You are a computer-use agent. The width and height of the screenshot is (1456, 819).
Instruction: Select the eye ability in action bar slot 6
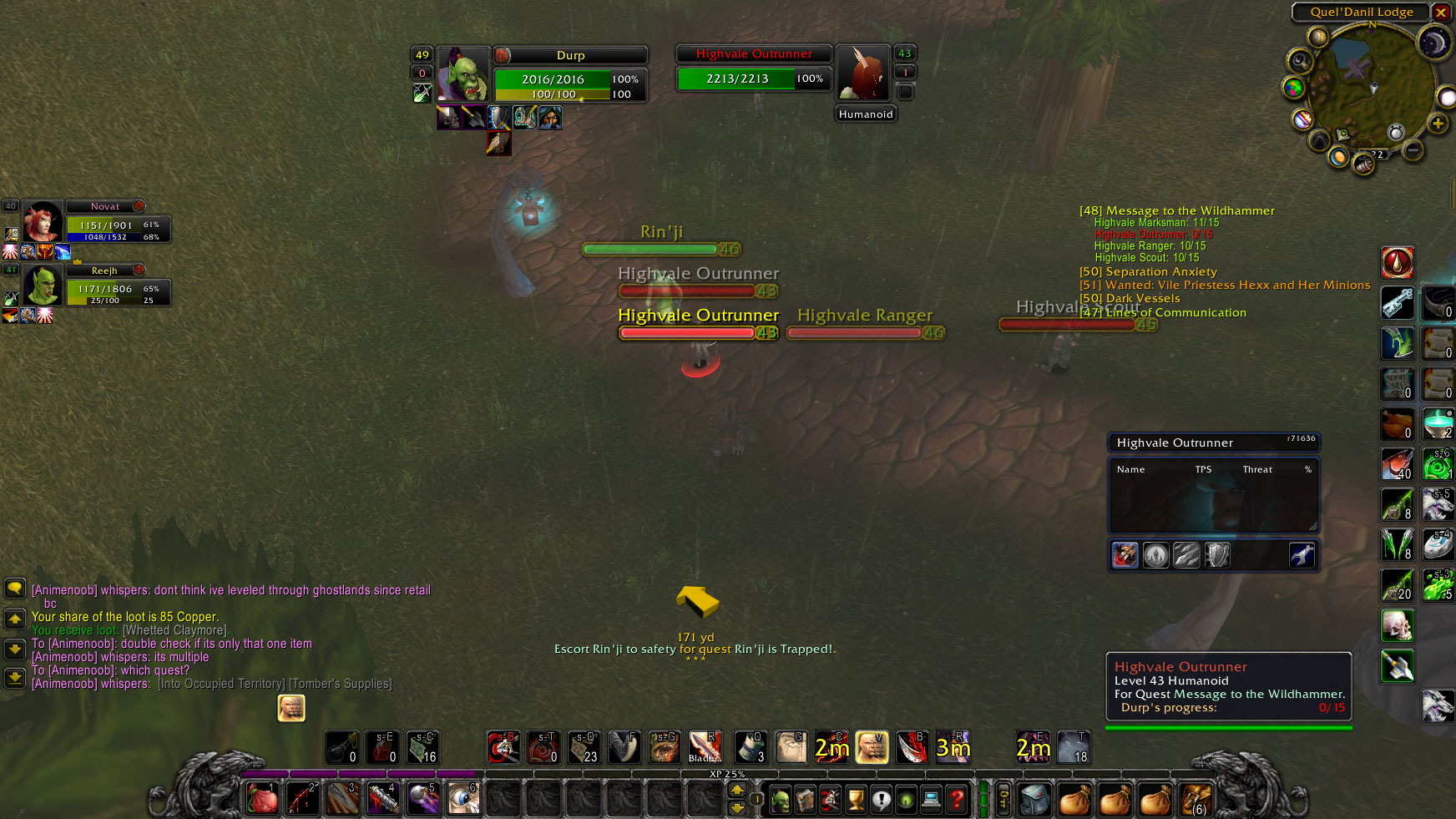tap(463, 799)
